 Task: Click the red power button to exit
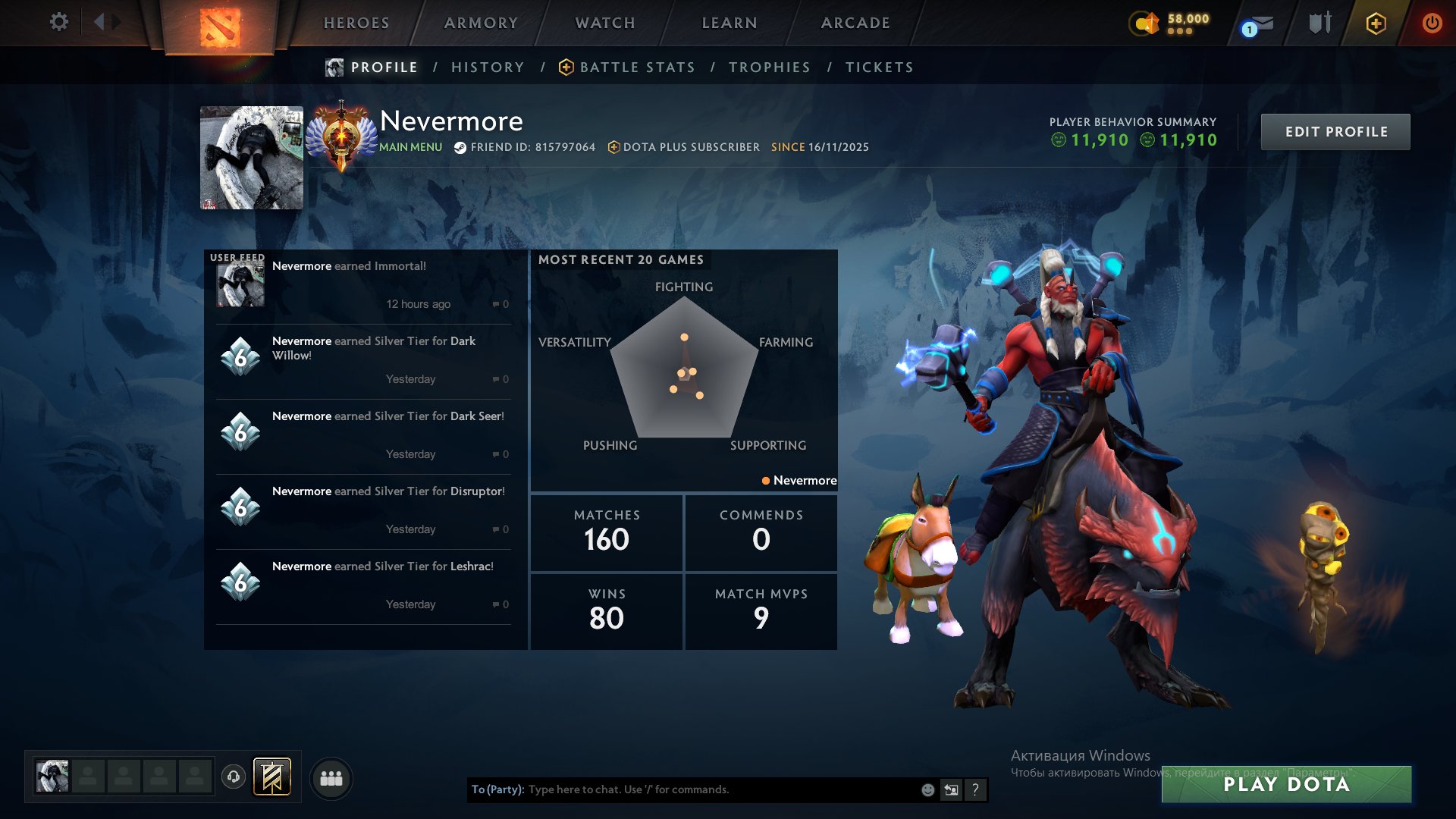point(1432,23)
